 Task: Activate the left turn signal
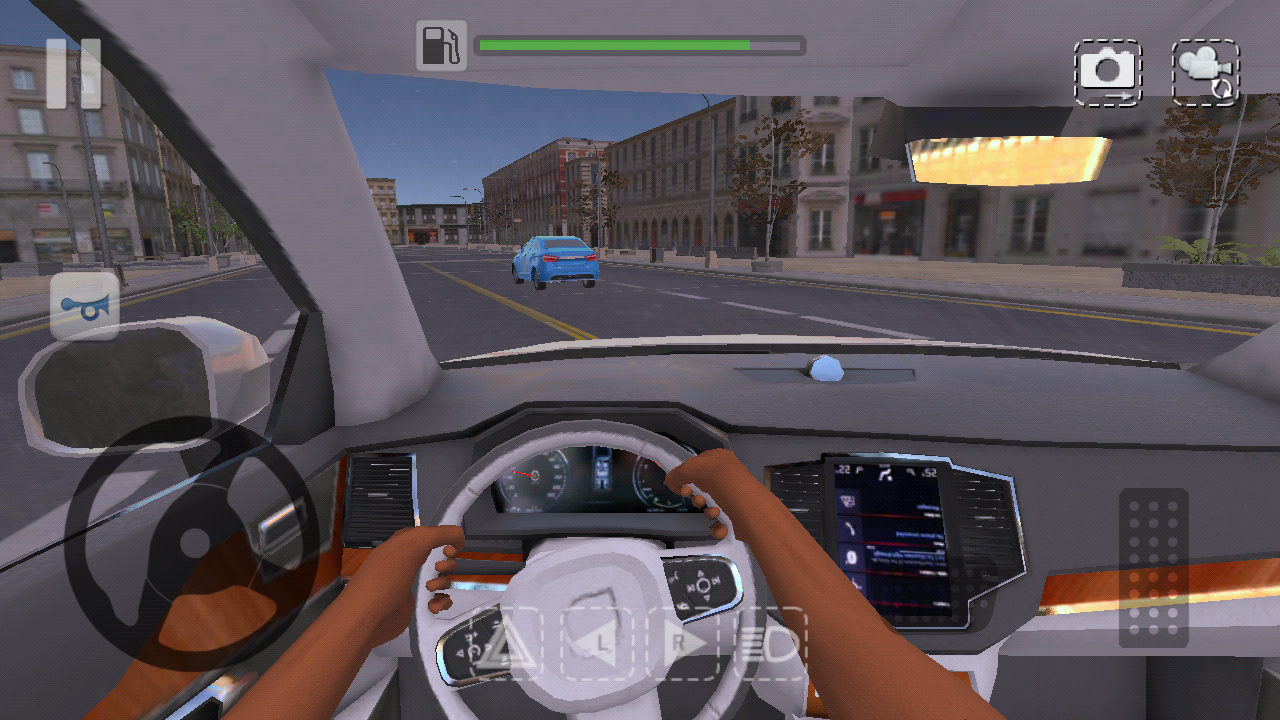click(597, 643)
